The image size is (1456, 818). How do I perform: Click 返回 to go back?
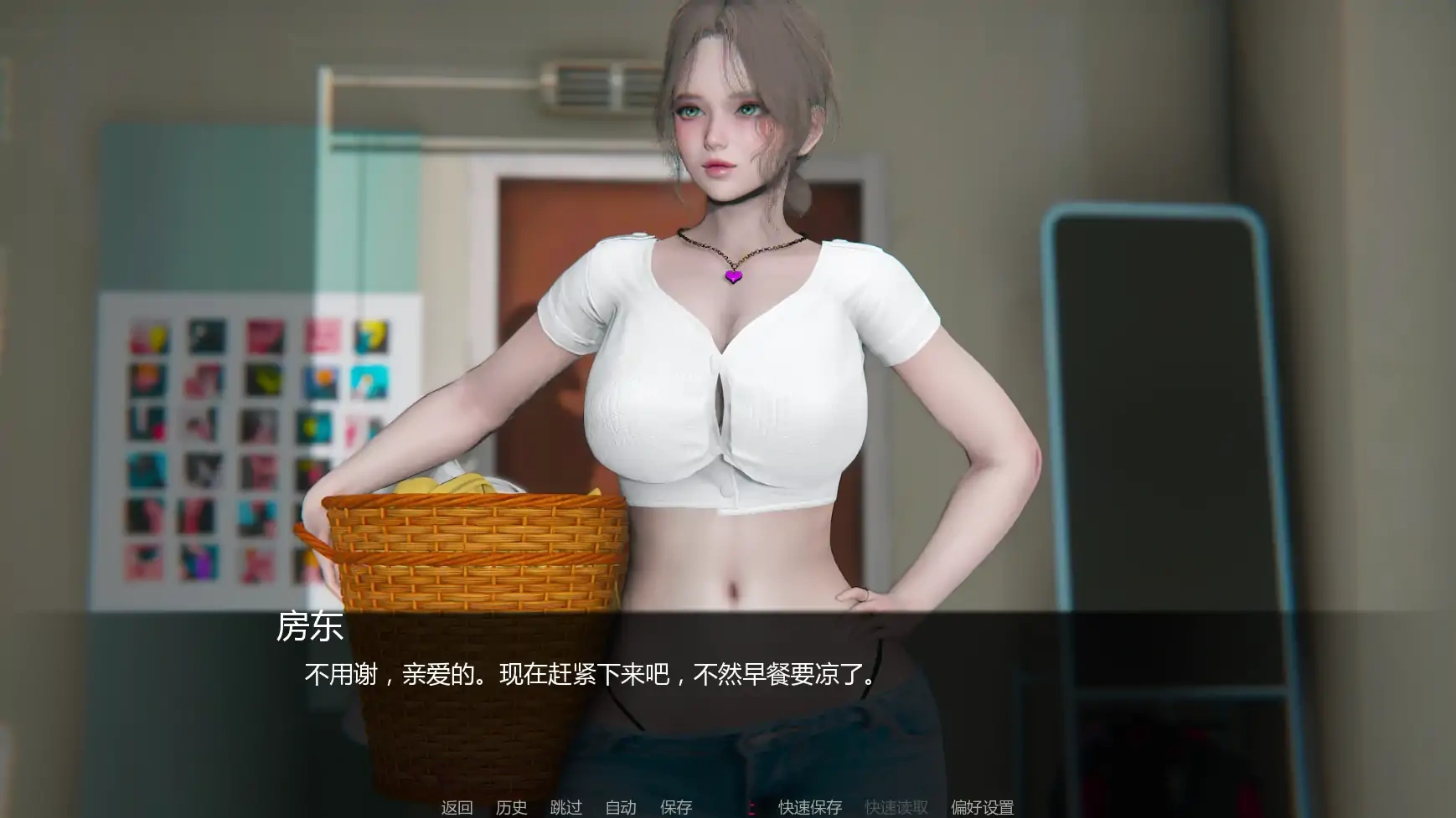pos(455,807)
